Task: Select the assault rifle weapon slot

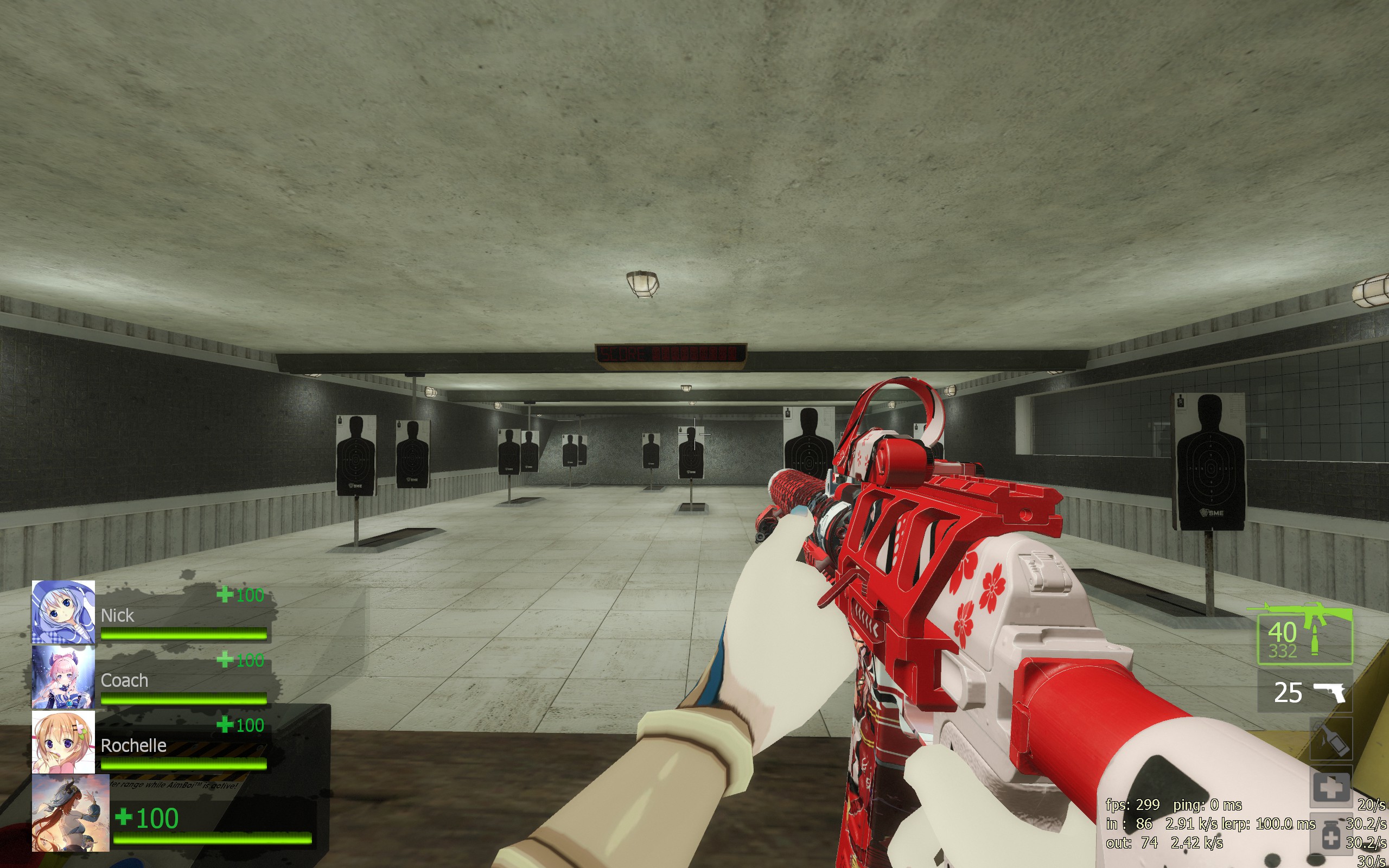Action: (x=1304, y=635)
